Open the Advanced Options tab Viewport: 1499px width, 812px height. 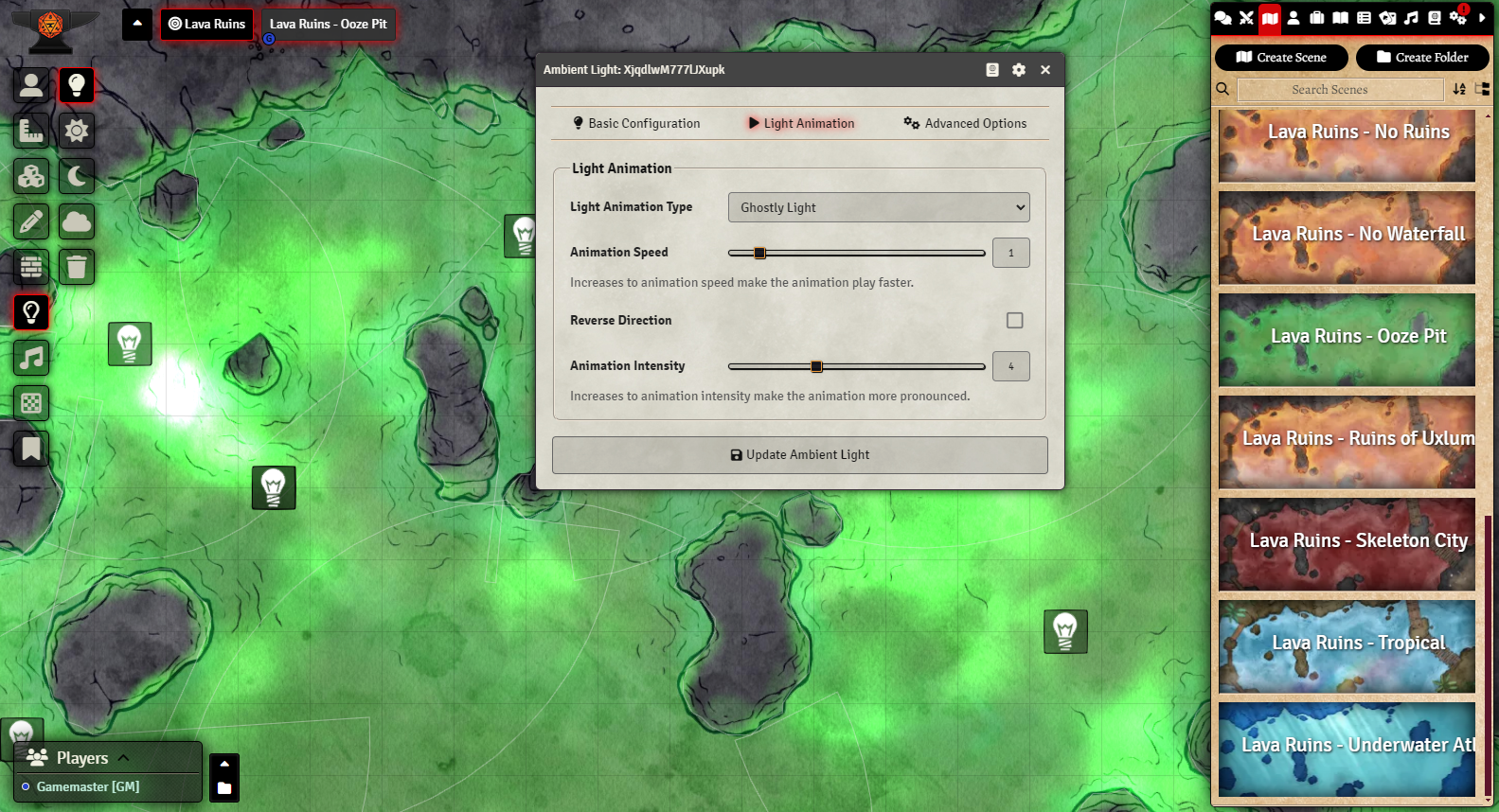pyautogui.click(x=965, y=123)
